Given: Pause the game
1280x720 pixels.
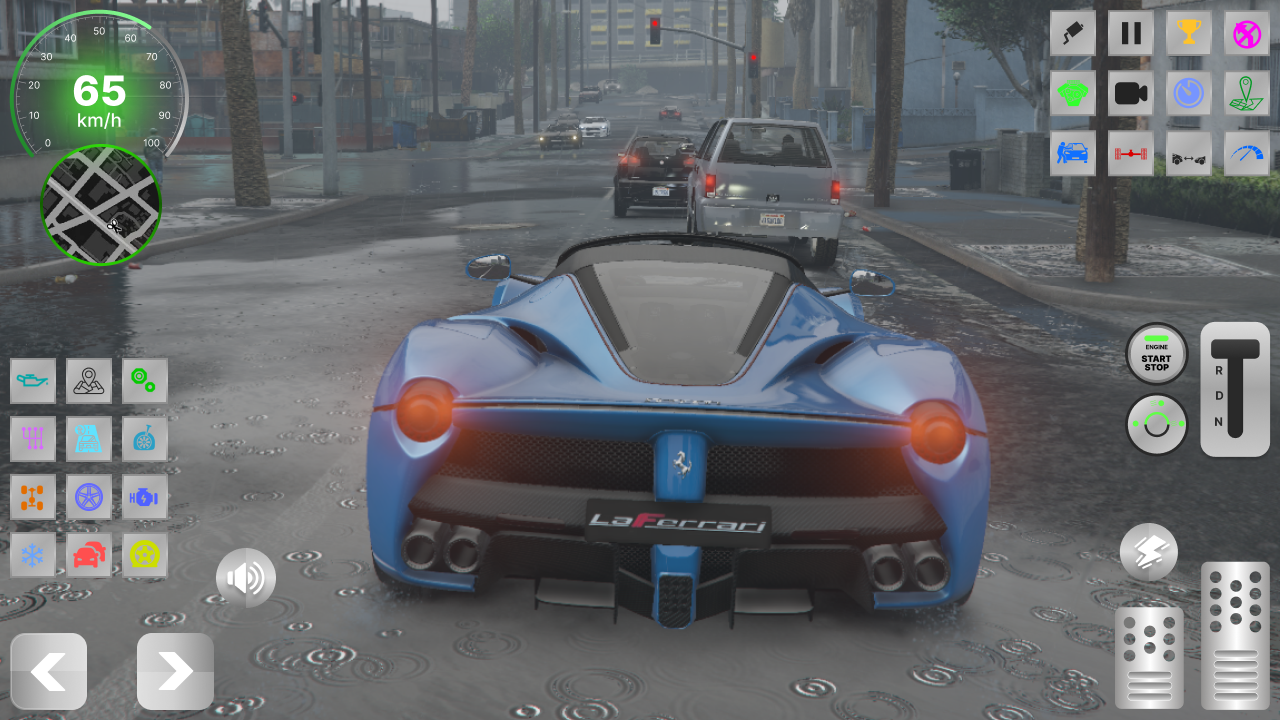Looking at the screenshot, I should [x=1131, y=33].
